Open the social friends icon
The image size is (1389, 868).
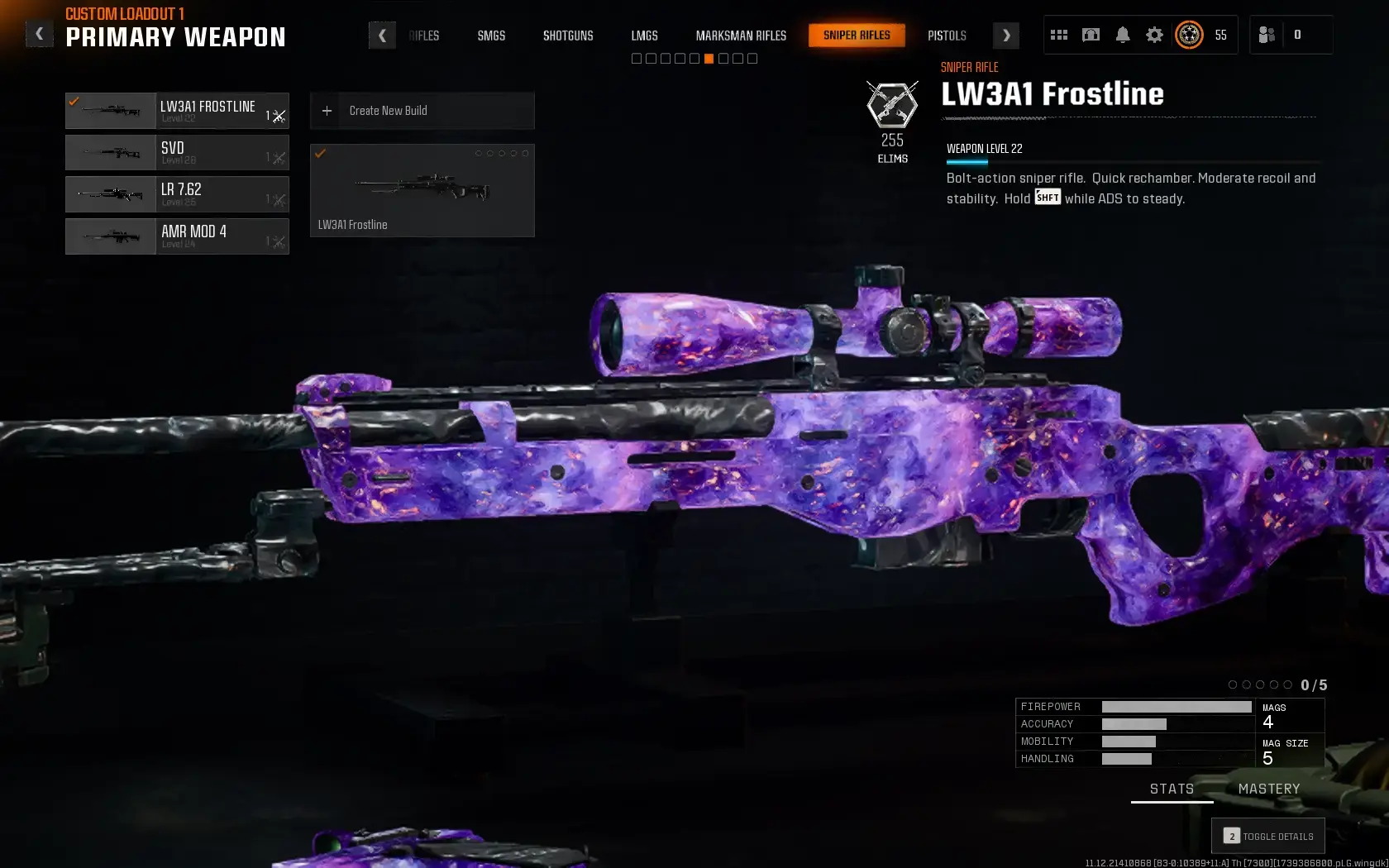1267,35
